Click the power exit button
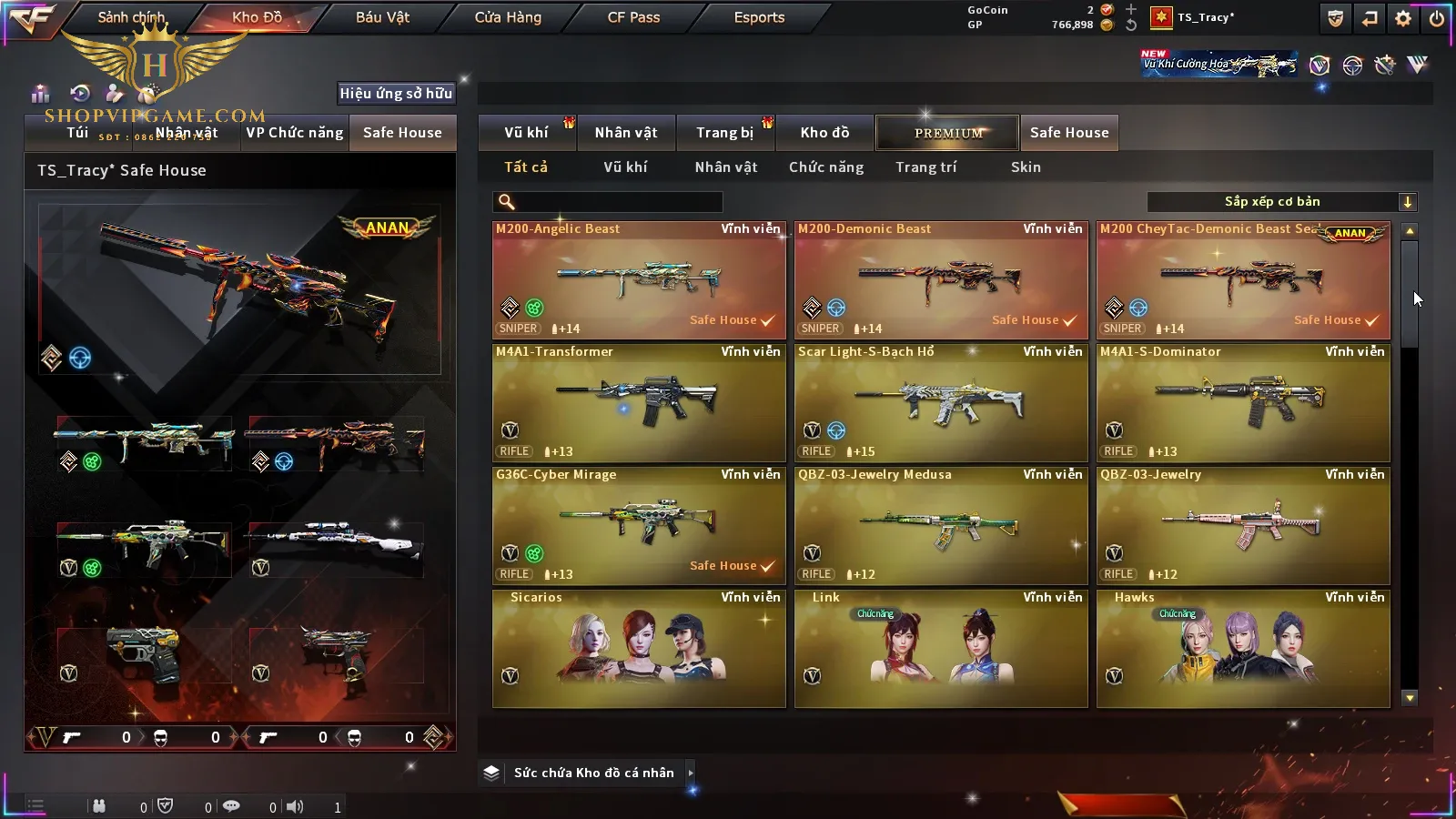This screenshot has height=819, width=1456. (x=1437, y=18)
